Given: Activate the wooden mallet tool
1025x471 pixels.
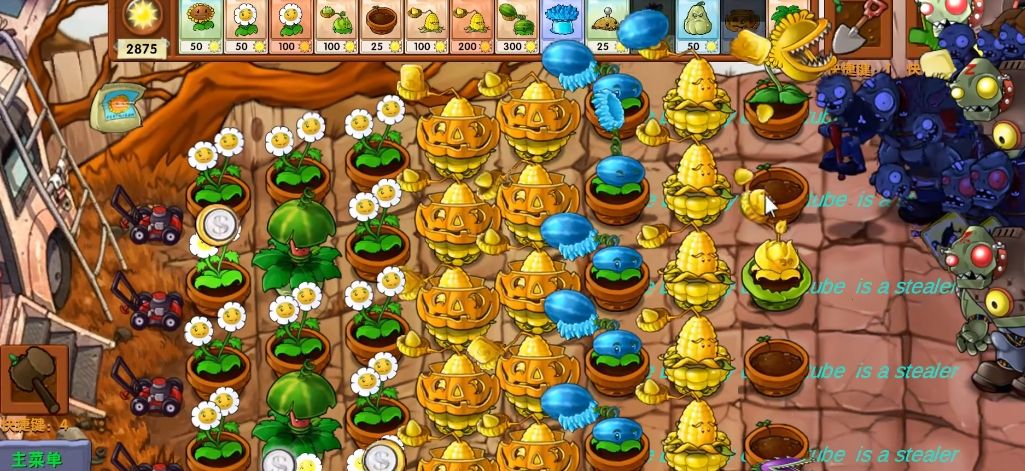Looking at the screenshot, I should pos(34,379).
